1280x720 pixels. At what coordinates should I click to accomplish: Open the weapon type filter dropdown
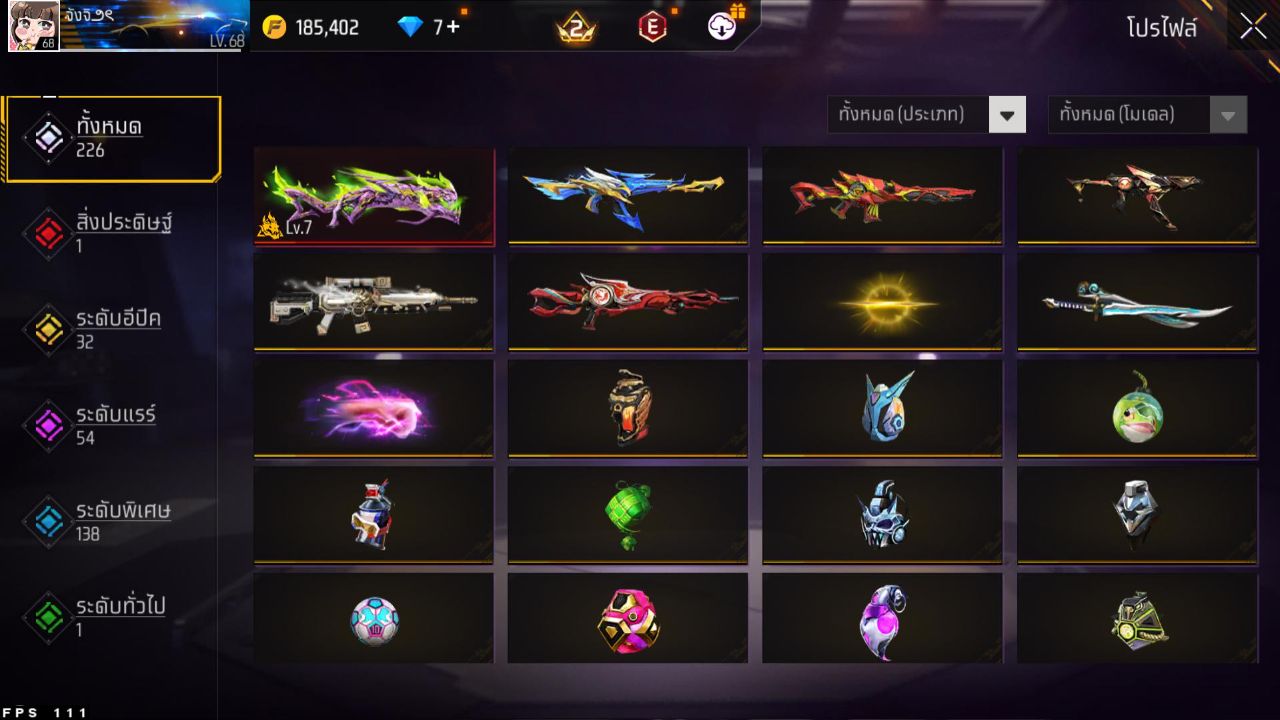click(915, 114)
